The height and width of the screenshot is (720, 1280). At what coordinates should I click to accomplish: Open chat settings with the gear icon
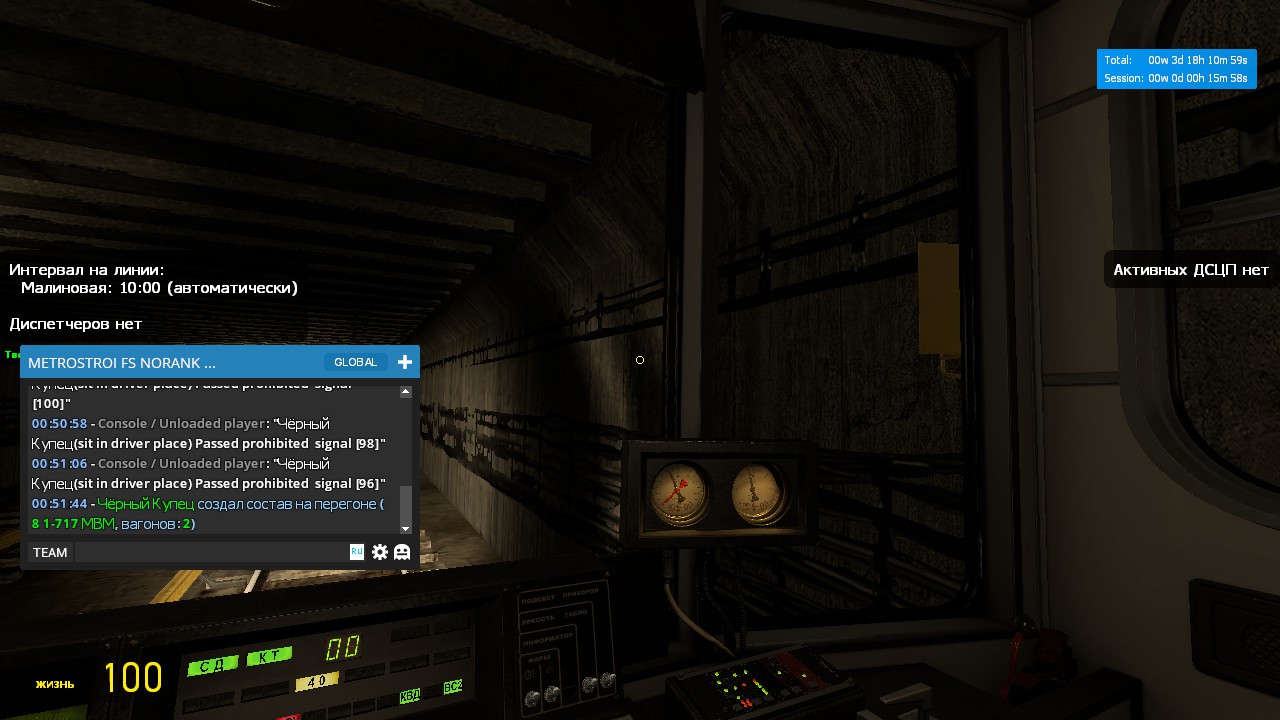click(380, 552)
